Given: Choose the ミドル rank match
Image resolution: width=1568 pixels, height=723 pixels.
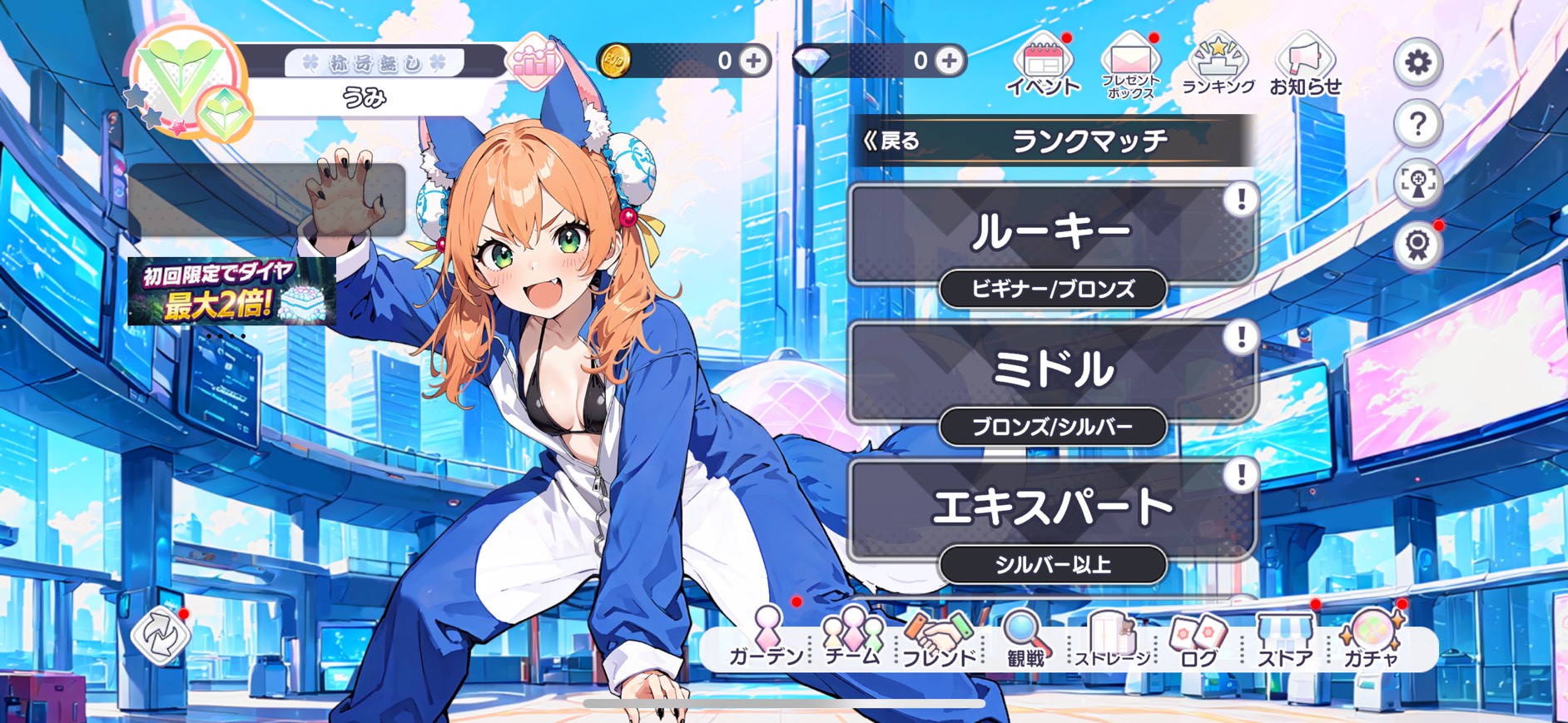Looking at the screenshot, I should tap(1052, 371).
